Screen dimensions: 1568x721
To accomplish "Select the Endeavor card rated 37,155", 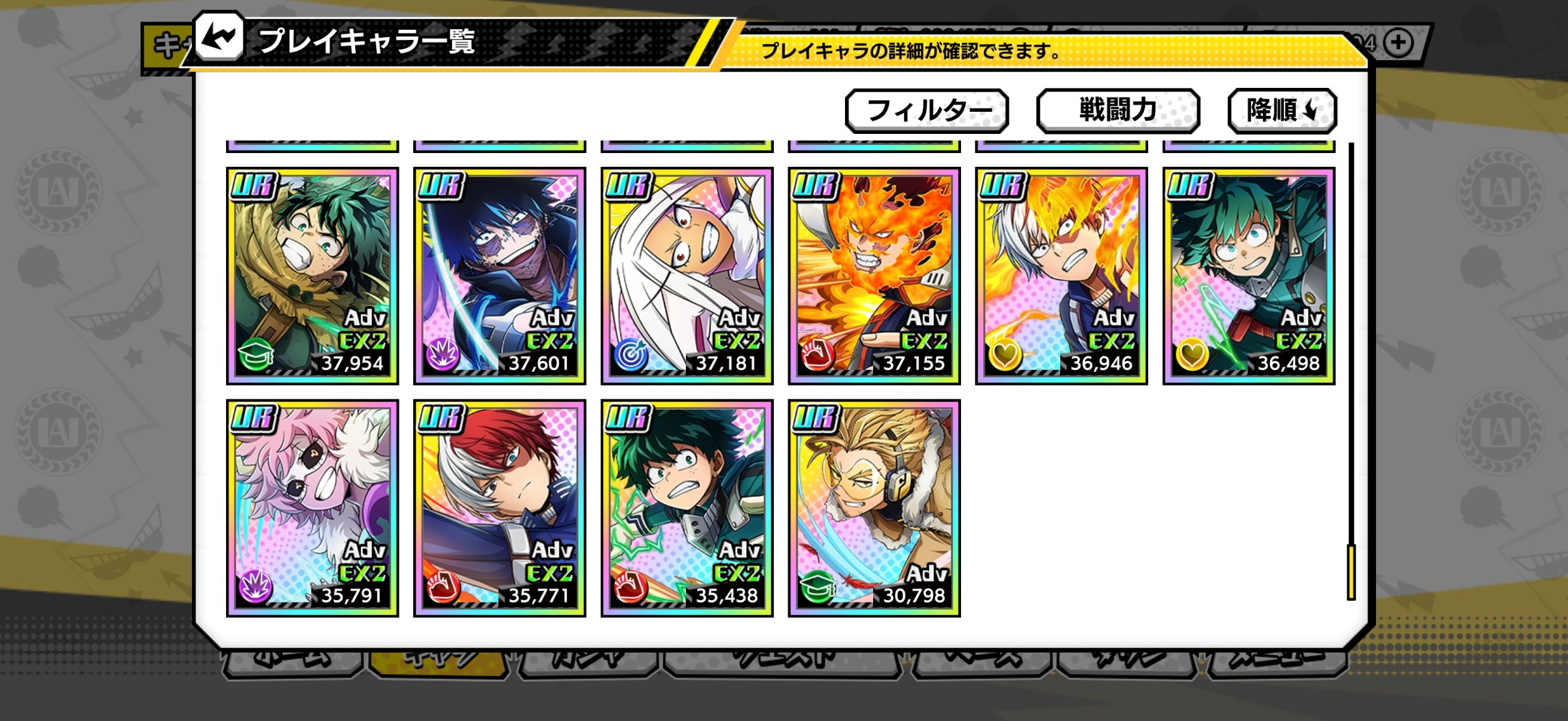I will click(x=874, y=276).
